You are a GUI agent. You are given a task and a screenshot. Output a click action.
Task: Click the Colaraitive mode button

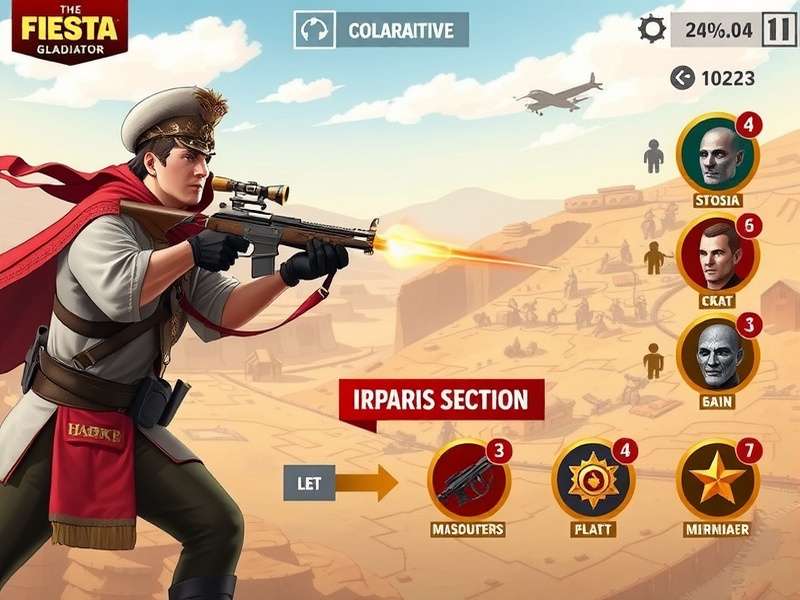(381, 30)
